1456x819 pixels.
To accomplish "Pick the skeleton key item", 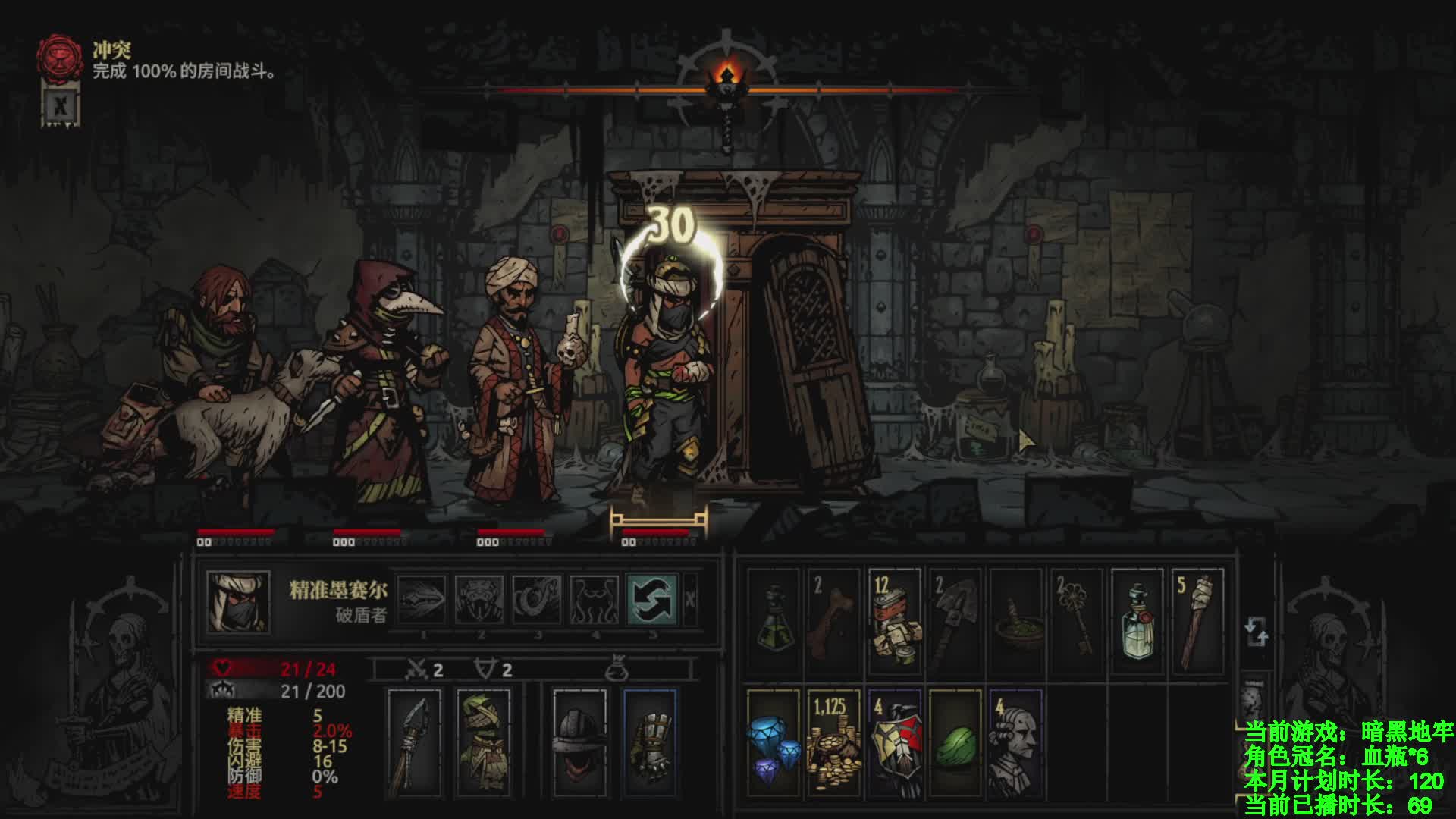I will (1076, 622).
